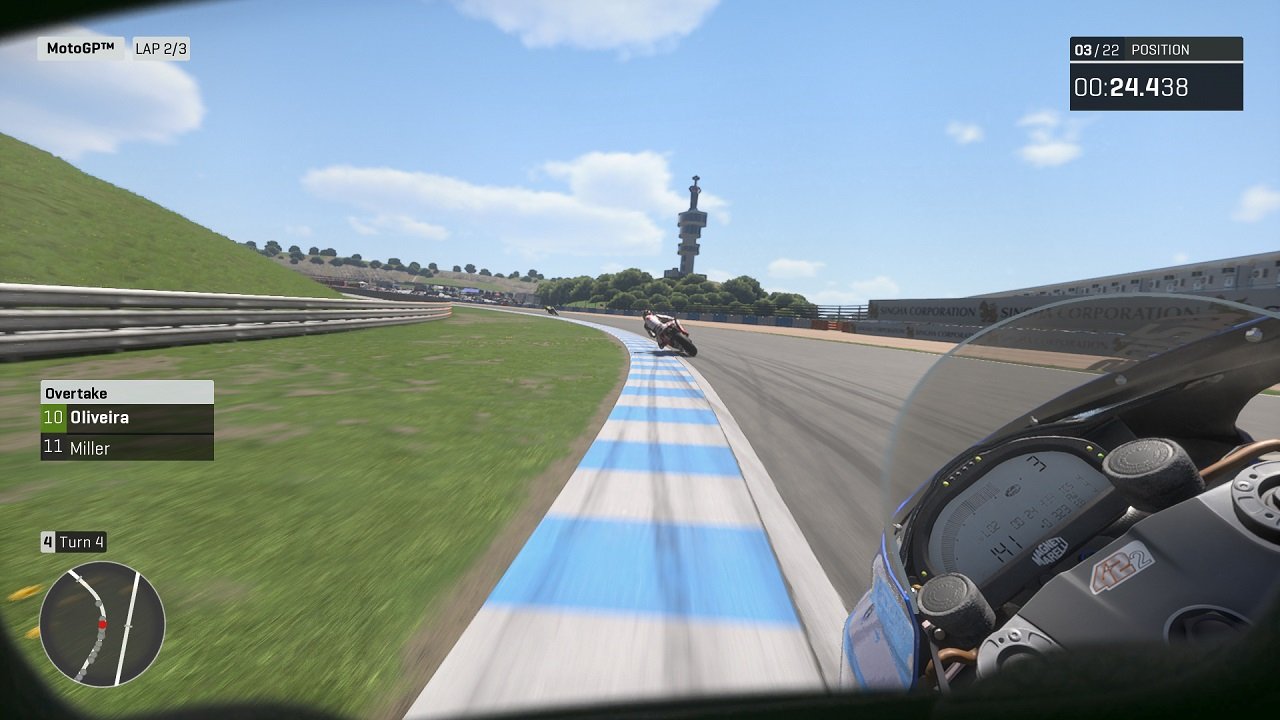Viewport: 1280px width, 720px height.
Task: Select the POSITION label in top right
Action: 1160,49
